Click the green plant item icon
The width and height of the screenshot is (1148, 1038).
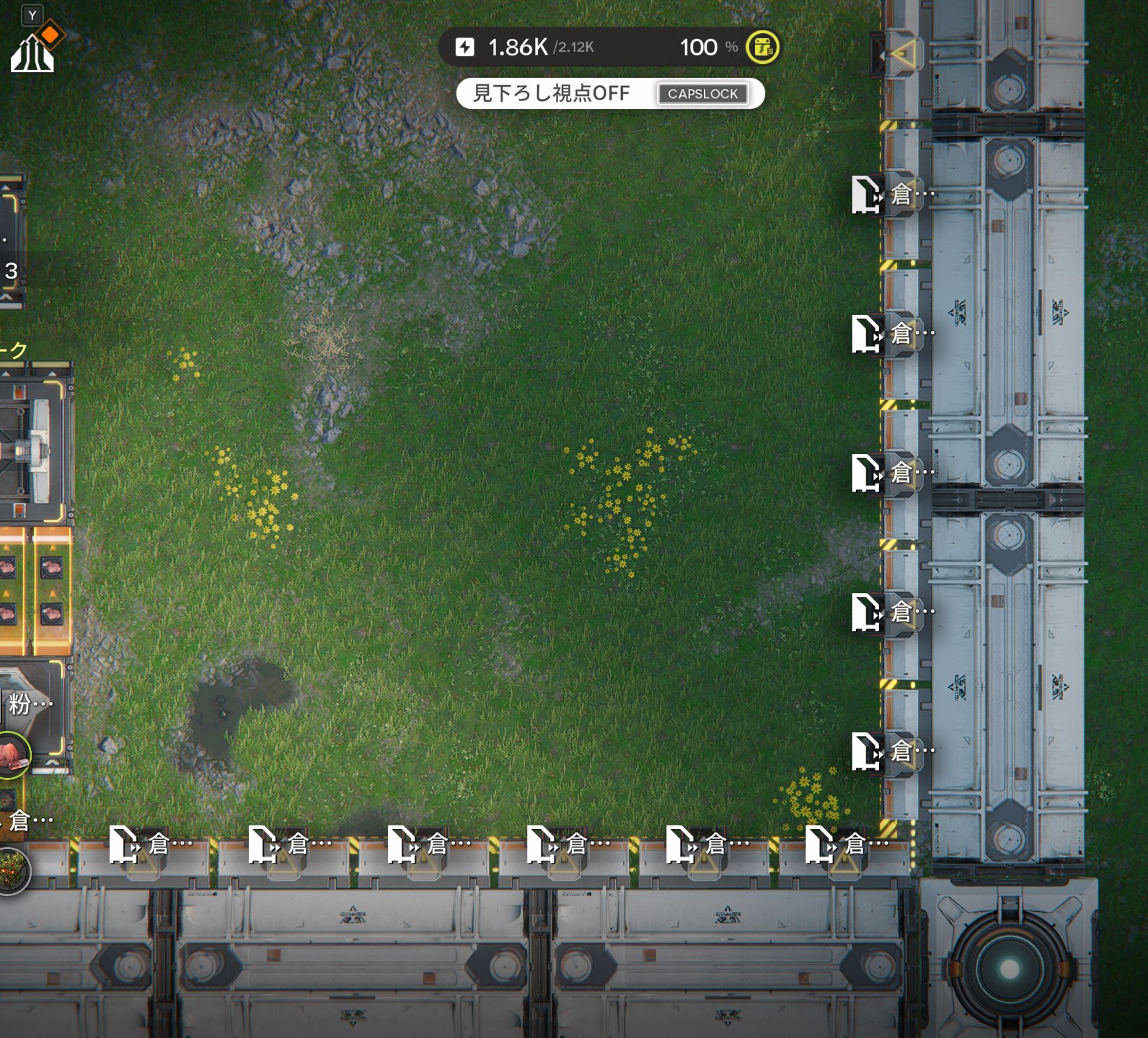click(12, 869)
